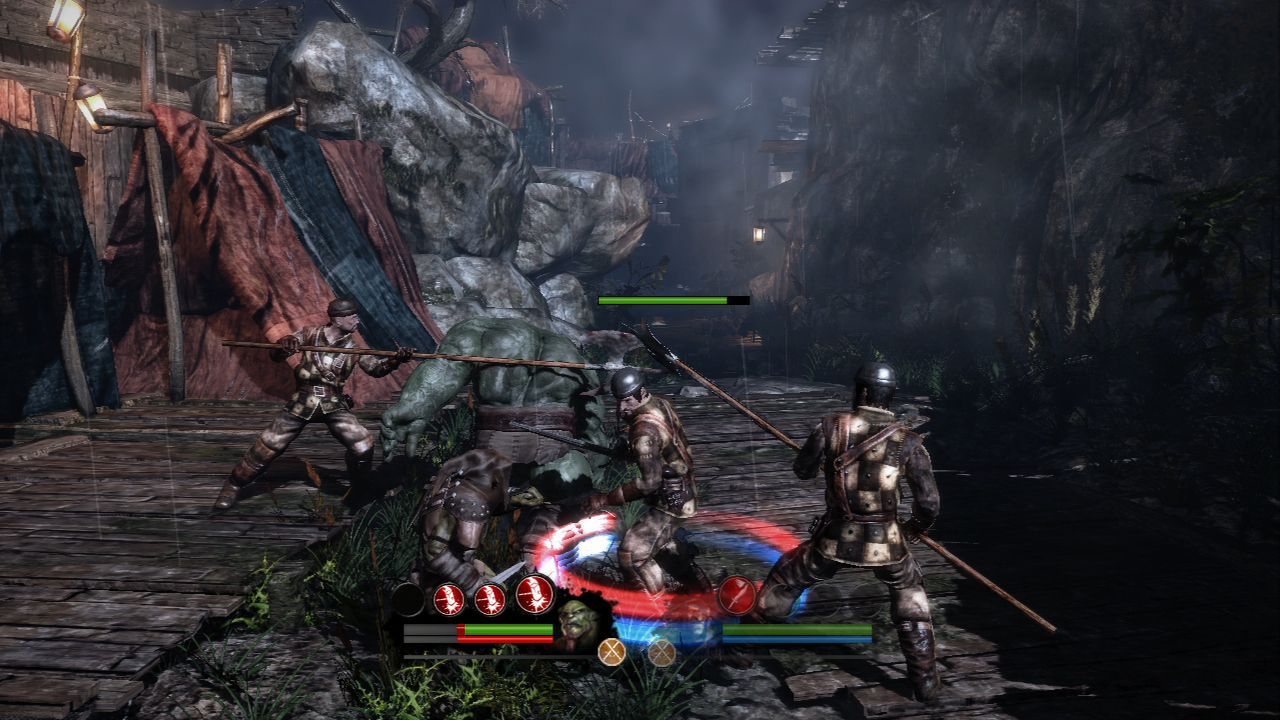
Task: Activate the red dagger attack icon
Action: tap(737, 595)
